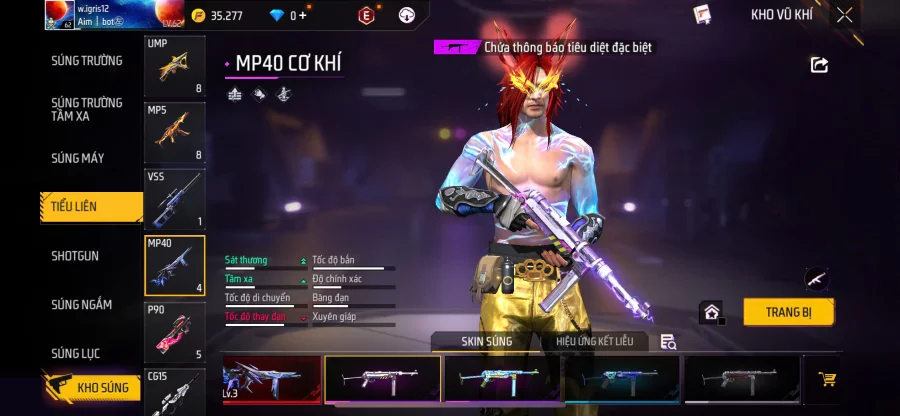Switch to the HIỆU ỨNG KẾT LIỄU tab
The height and width of the screenshot is (416, 900).
595,342
